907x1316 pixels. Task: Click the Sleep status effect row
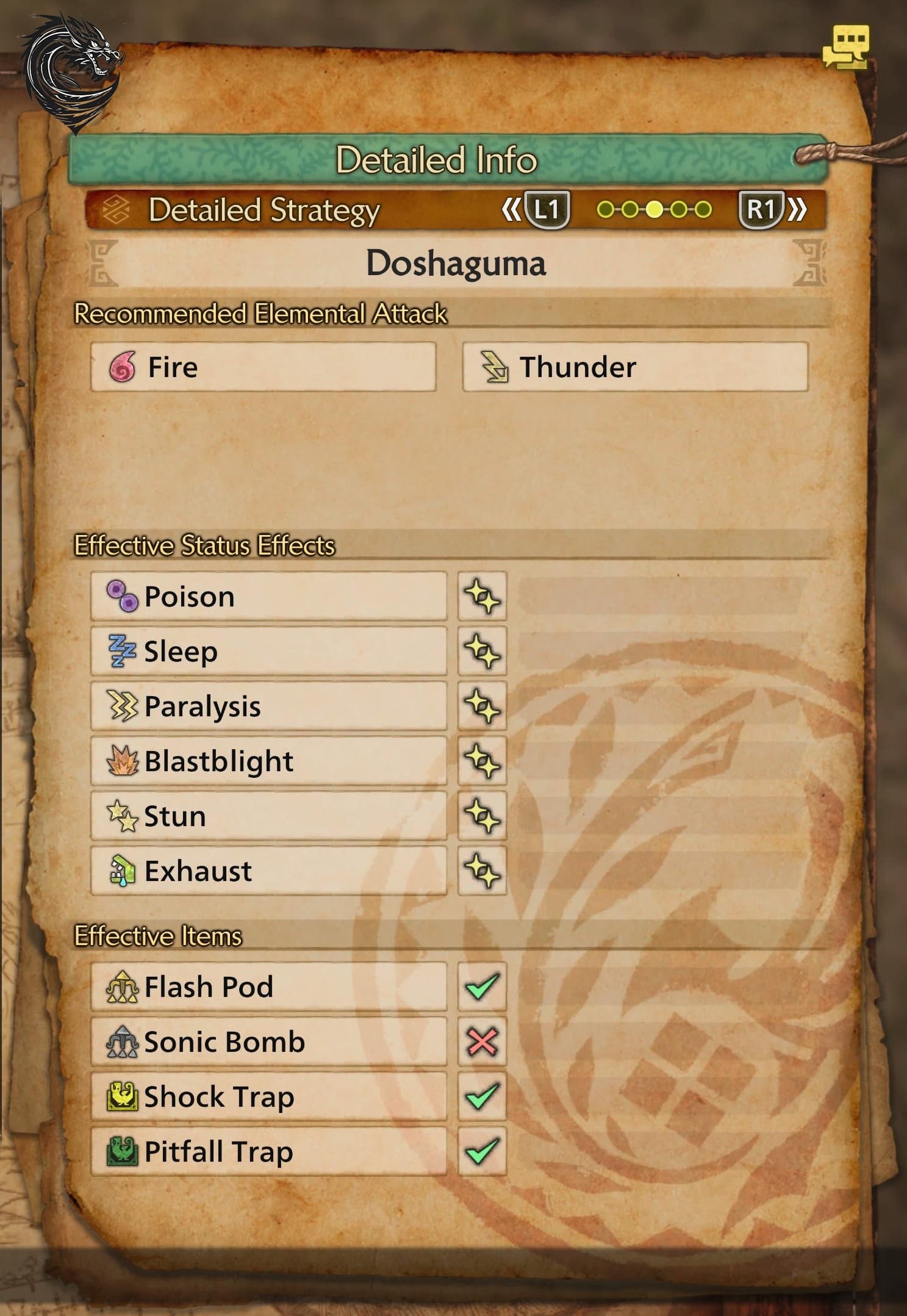tap(268, 651)
